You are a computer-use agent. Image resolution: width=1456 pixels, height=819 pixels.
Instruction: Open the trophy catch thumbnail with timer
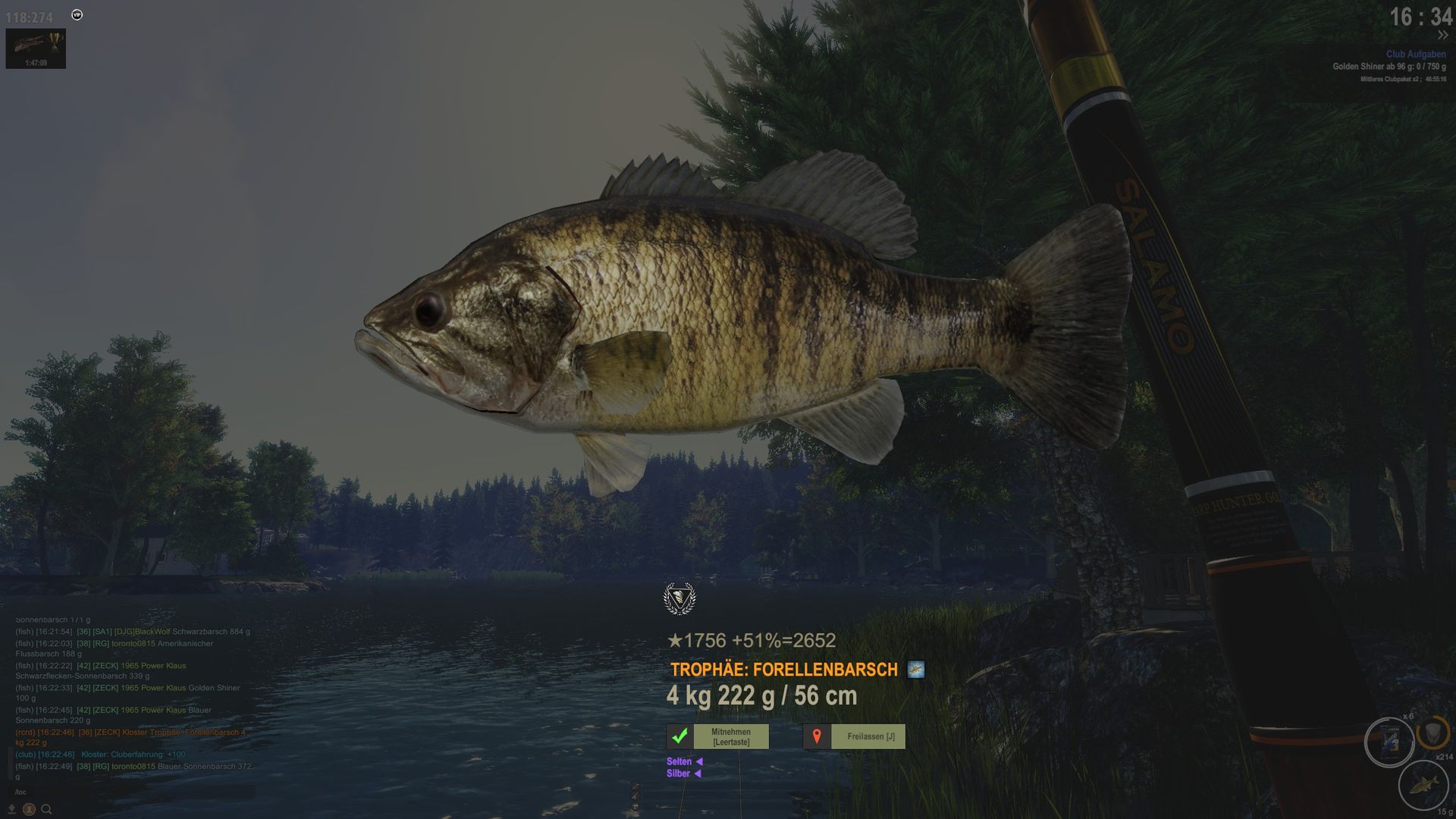(x=36, y=49)
